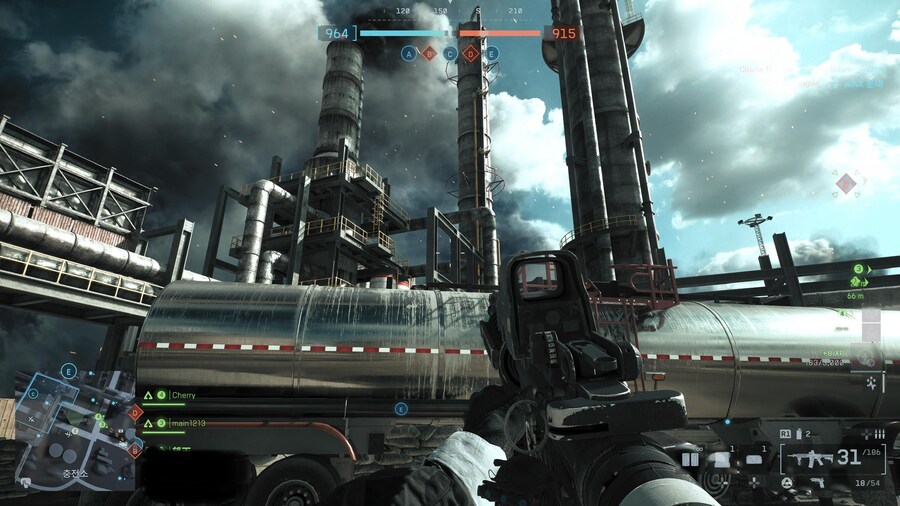900x506 pixels.
Task: Select the blue objective E at top
Action: click(x=492, y=53)
